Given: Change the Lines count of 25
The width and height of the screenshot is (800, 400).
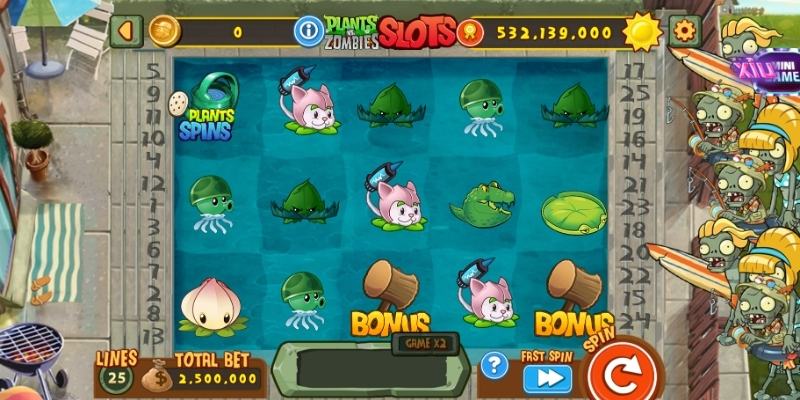Looking at the screenshot, I should pyautogui.click(x=117, y=378).
